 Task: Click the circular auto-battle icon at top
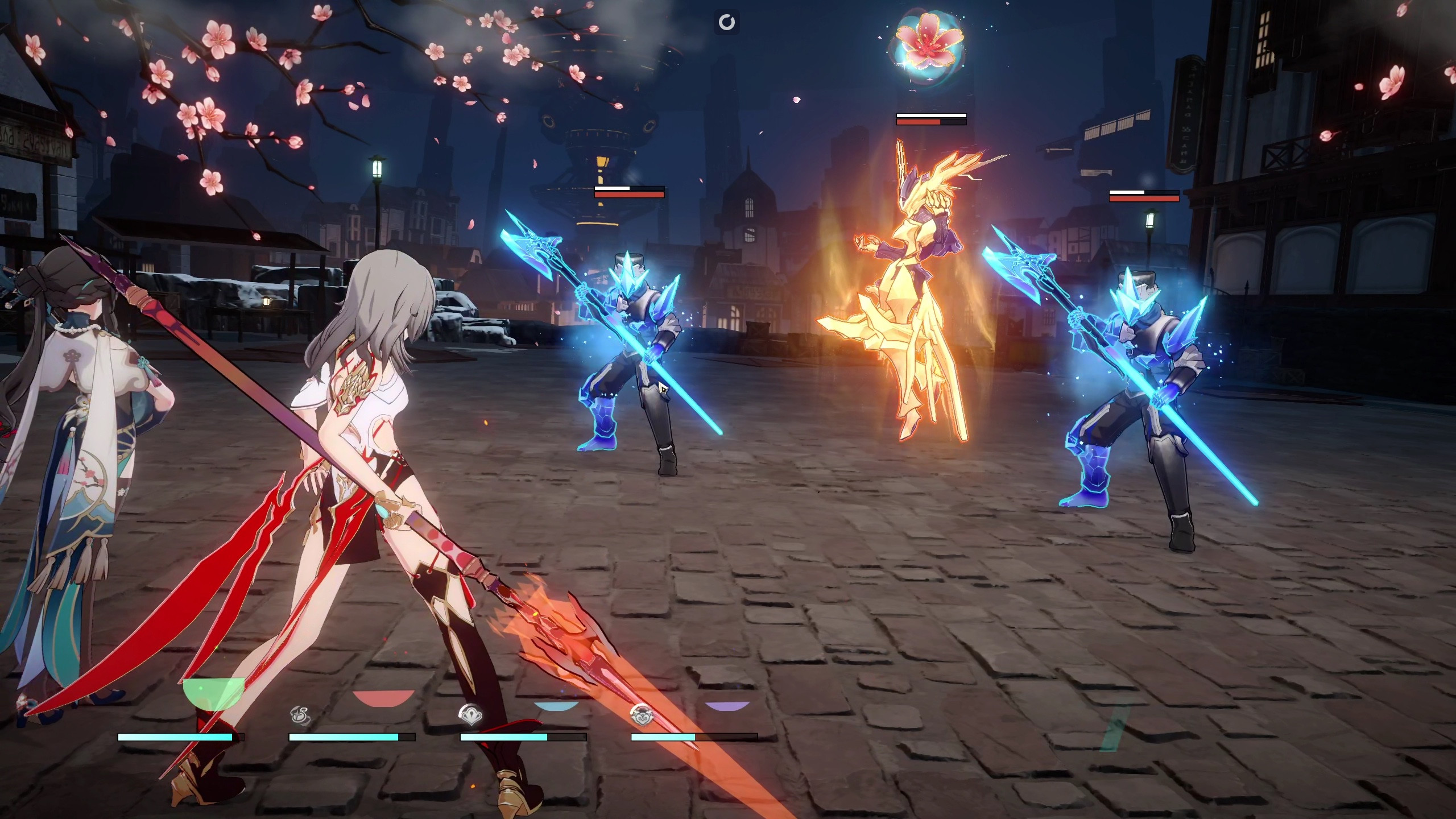(728, 23)
